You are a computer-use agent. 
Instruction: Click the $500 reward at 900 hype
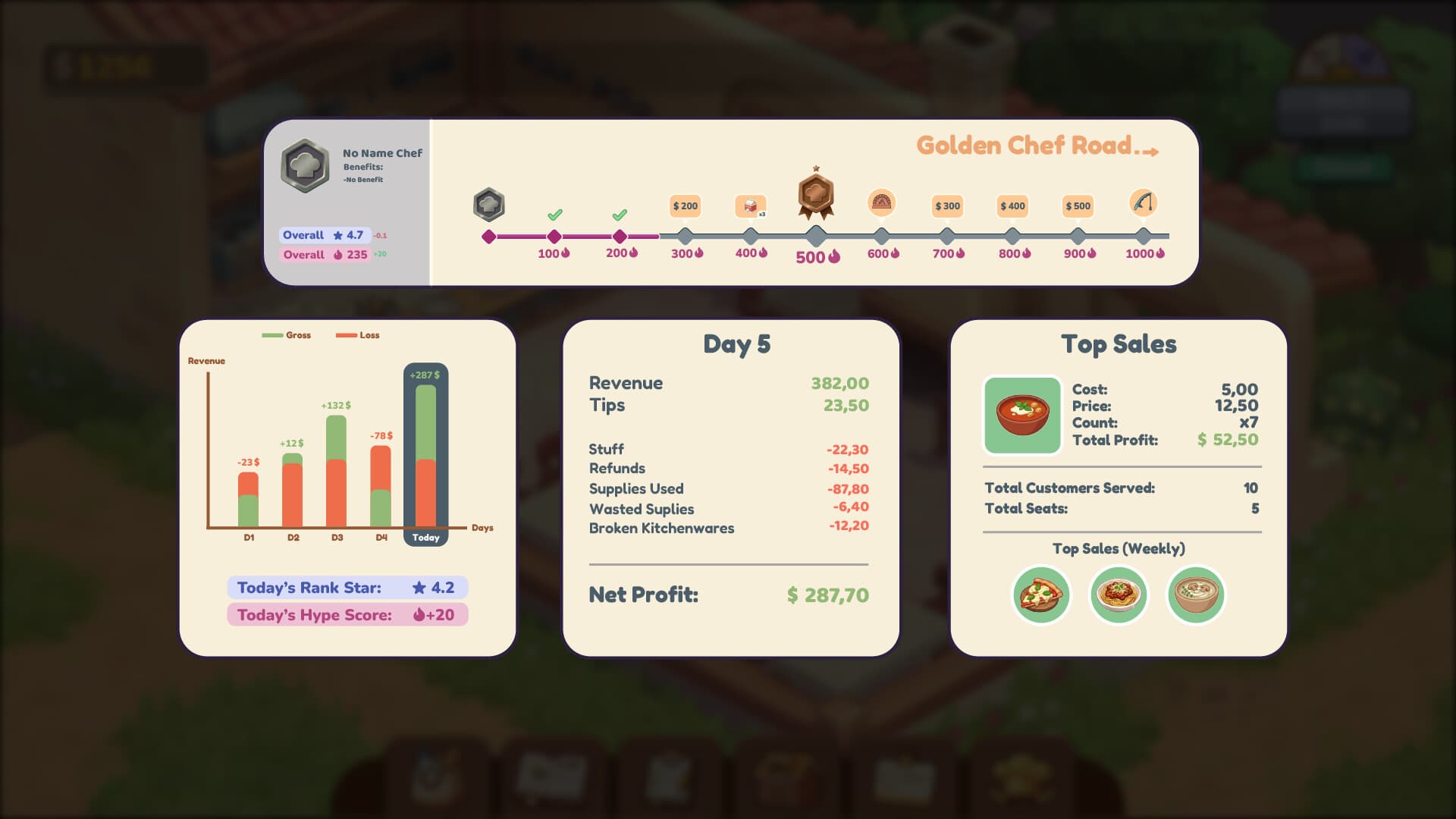(1077, 206)
